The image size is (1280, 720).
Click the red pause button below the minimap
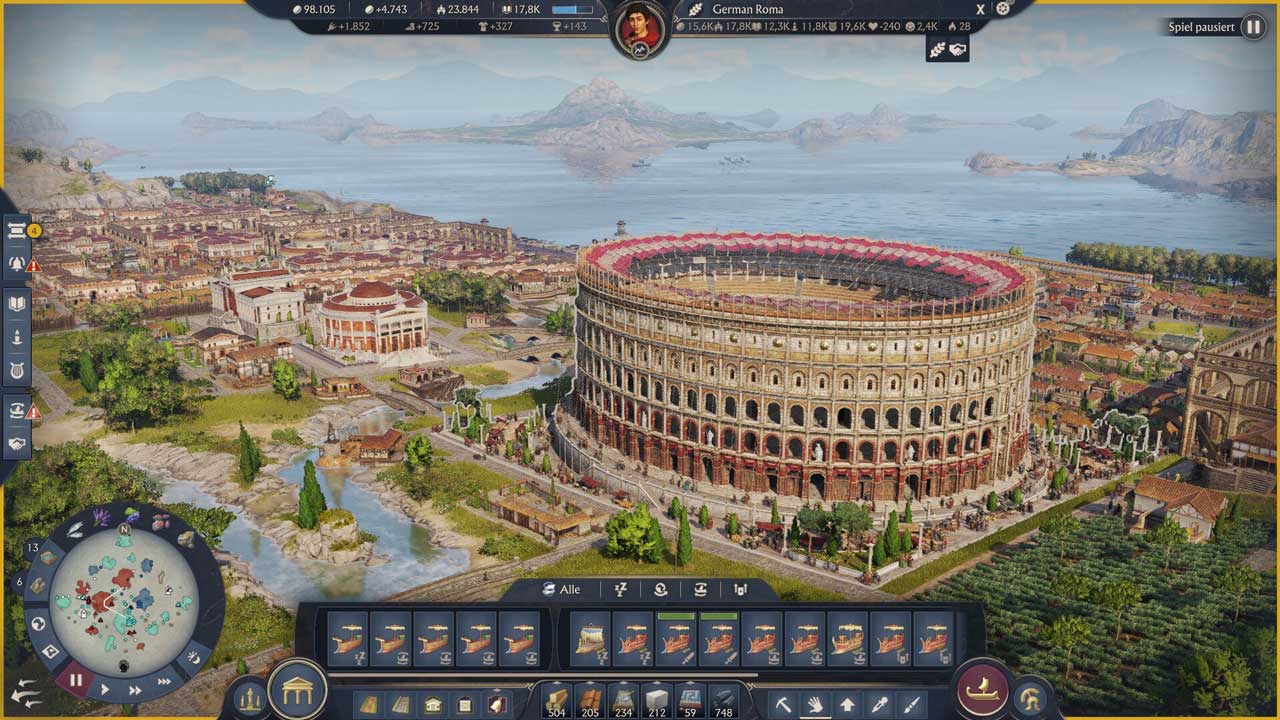coord(76,680)
